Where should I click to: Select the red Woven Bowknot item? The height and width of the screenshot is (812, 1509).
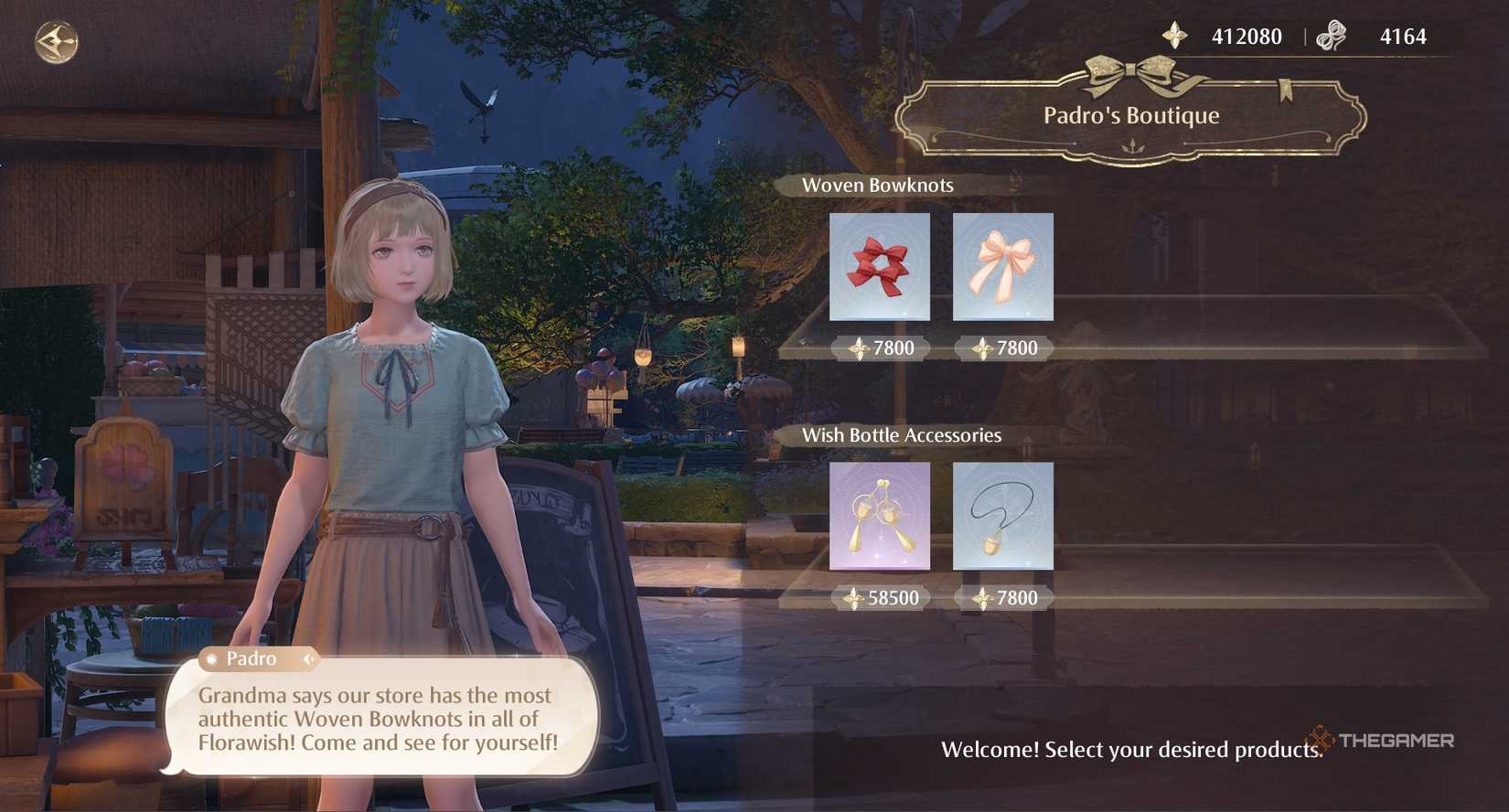(x=879, y=266)
